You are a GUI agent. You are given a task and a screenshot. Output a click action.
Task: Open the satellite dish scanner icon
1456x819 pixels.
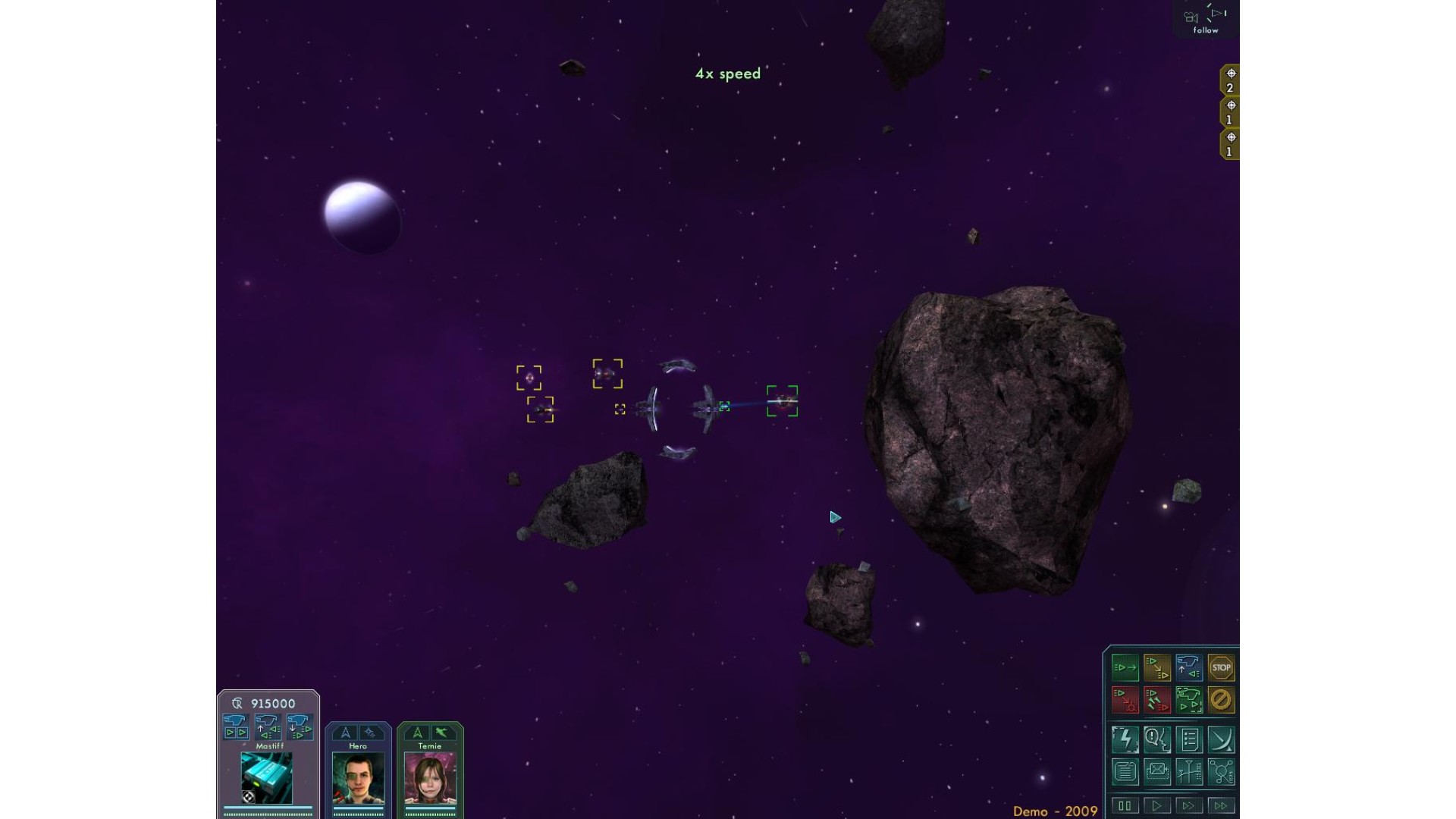[x=1221, y=739]
